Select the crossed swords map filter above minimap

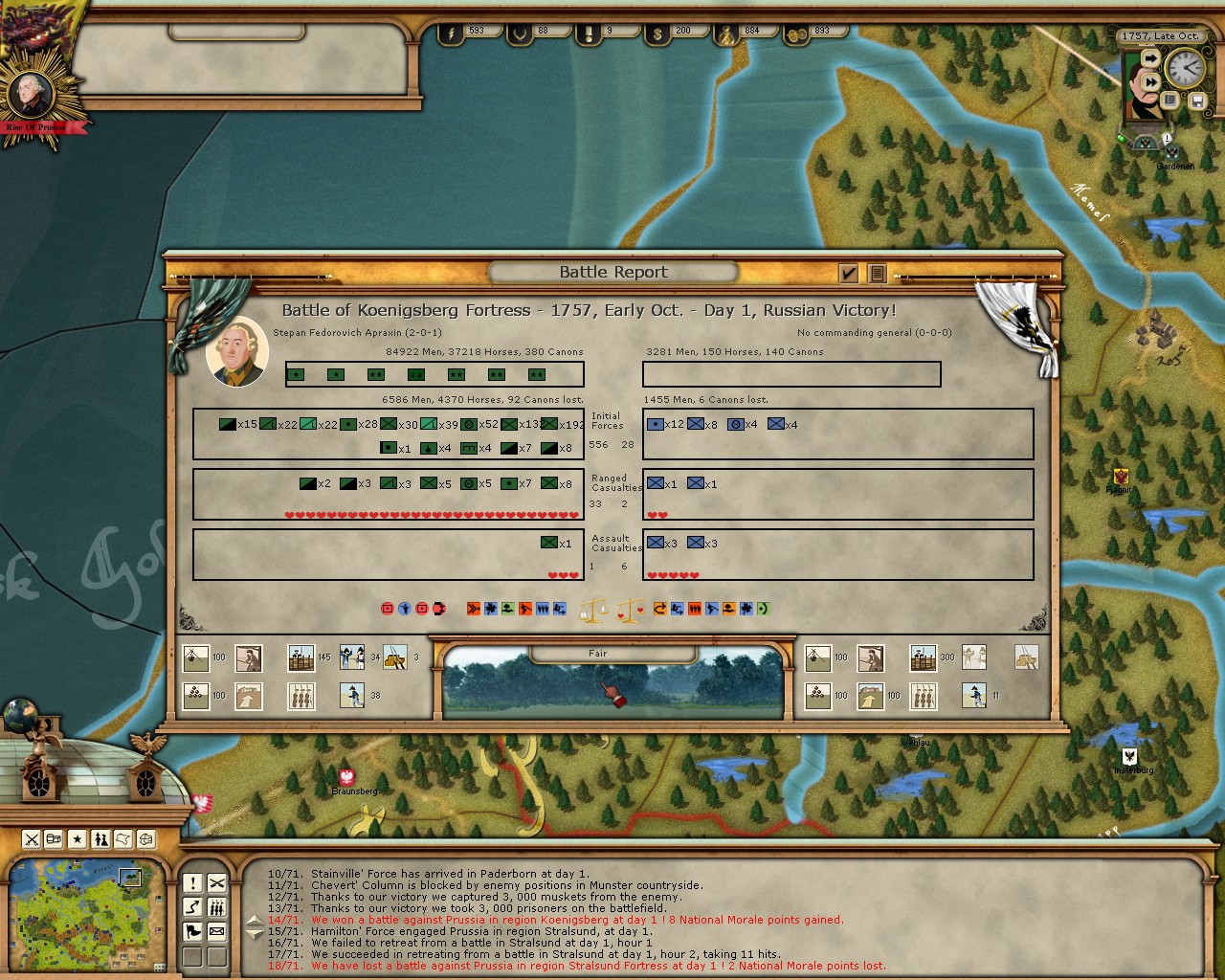point(32,839)
